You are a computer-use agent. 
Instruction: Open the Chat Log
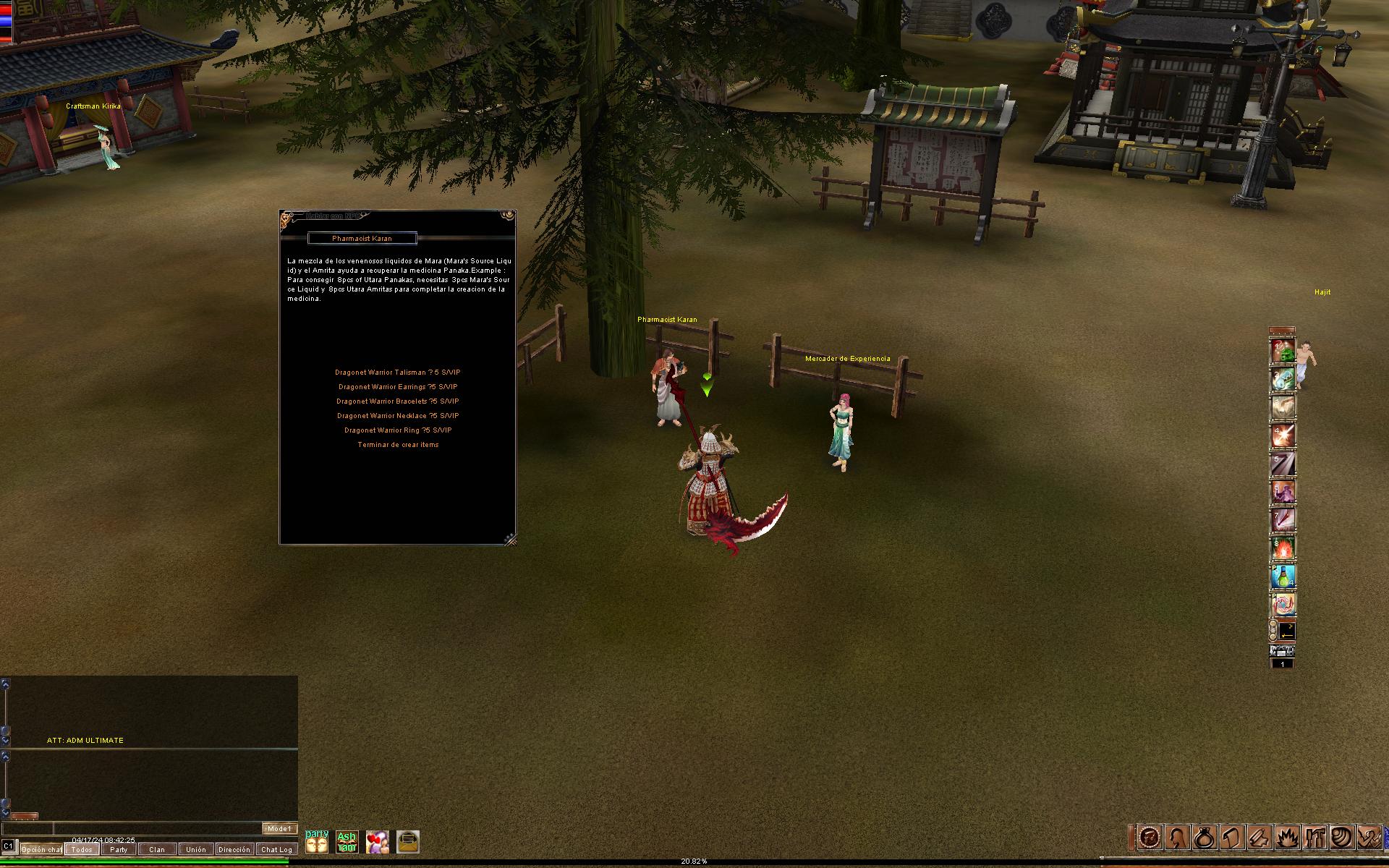(276, 849)
